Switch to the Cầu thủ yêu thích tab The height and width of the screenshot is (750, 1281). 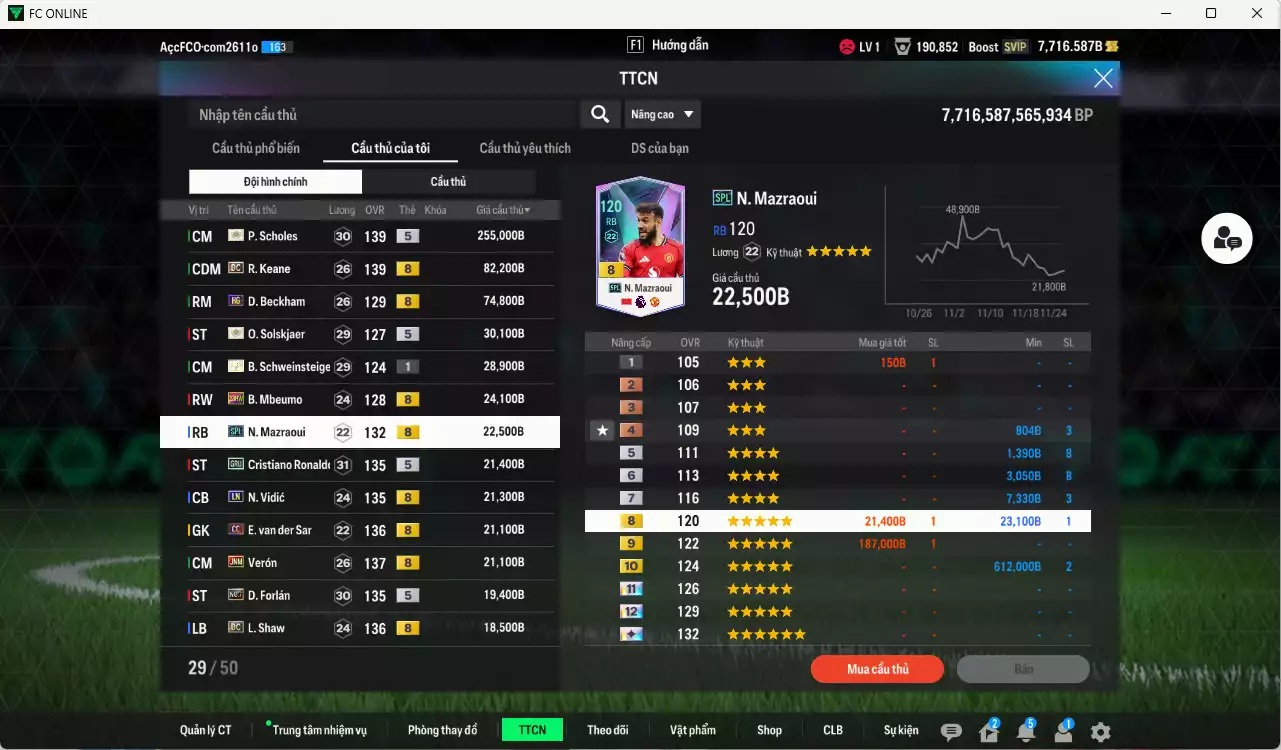coord(524,147)
